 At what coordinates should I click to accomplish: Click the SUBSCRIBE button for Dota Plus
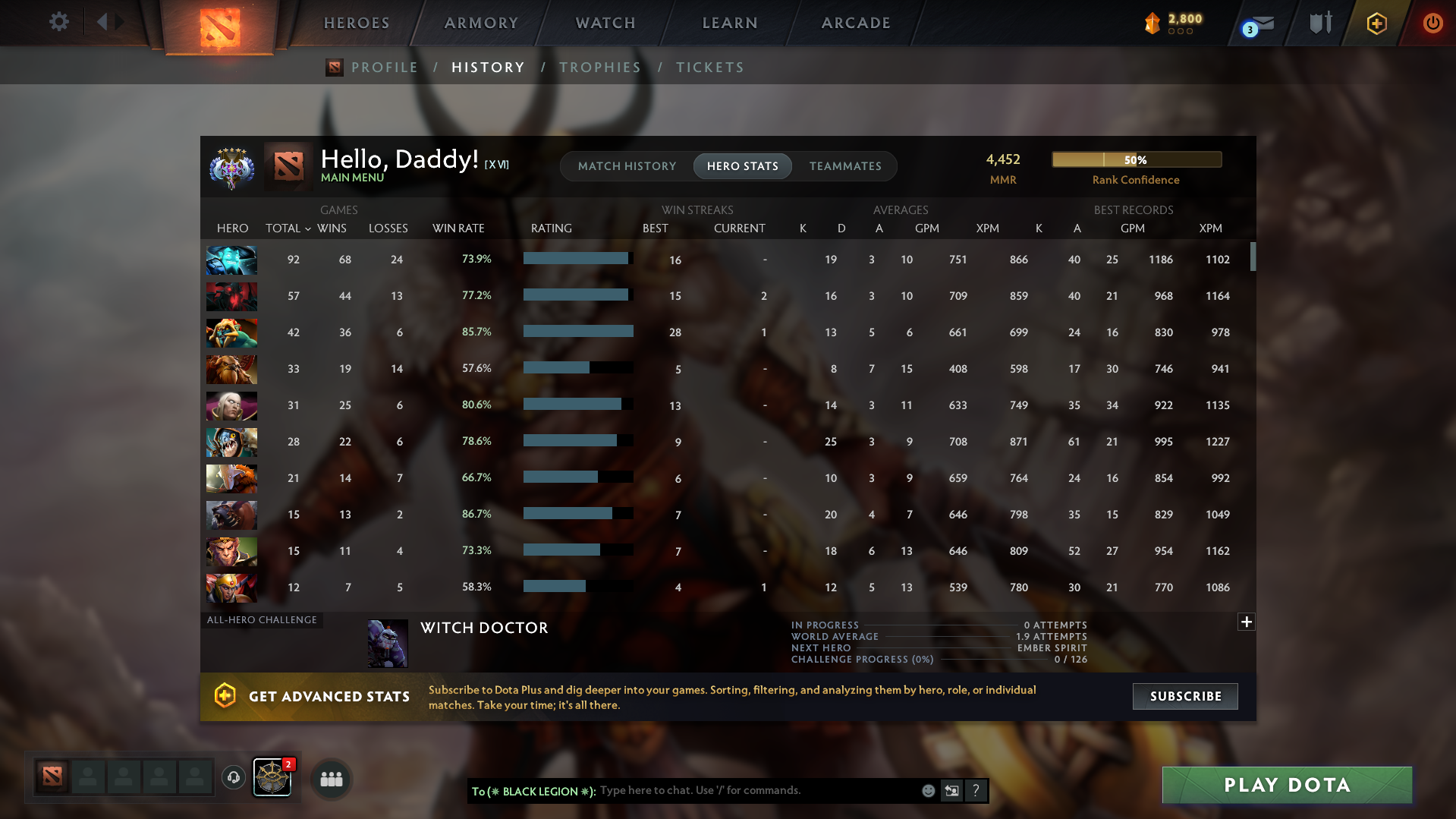(1184, 696)
